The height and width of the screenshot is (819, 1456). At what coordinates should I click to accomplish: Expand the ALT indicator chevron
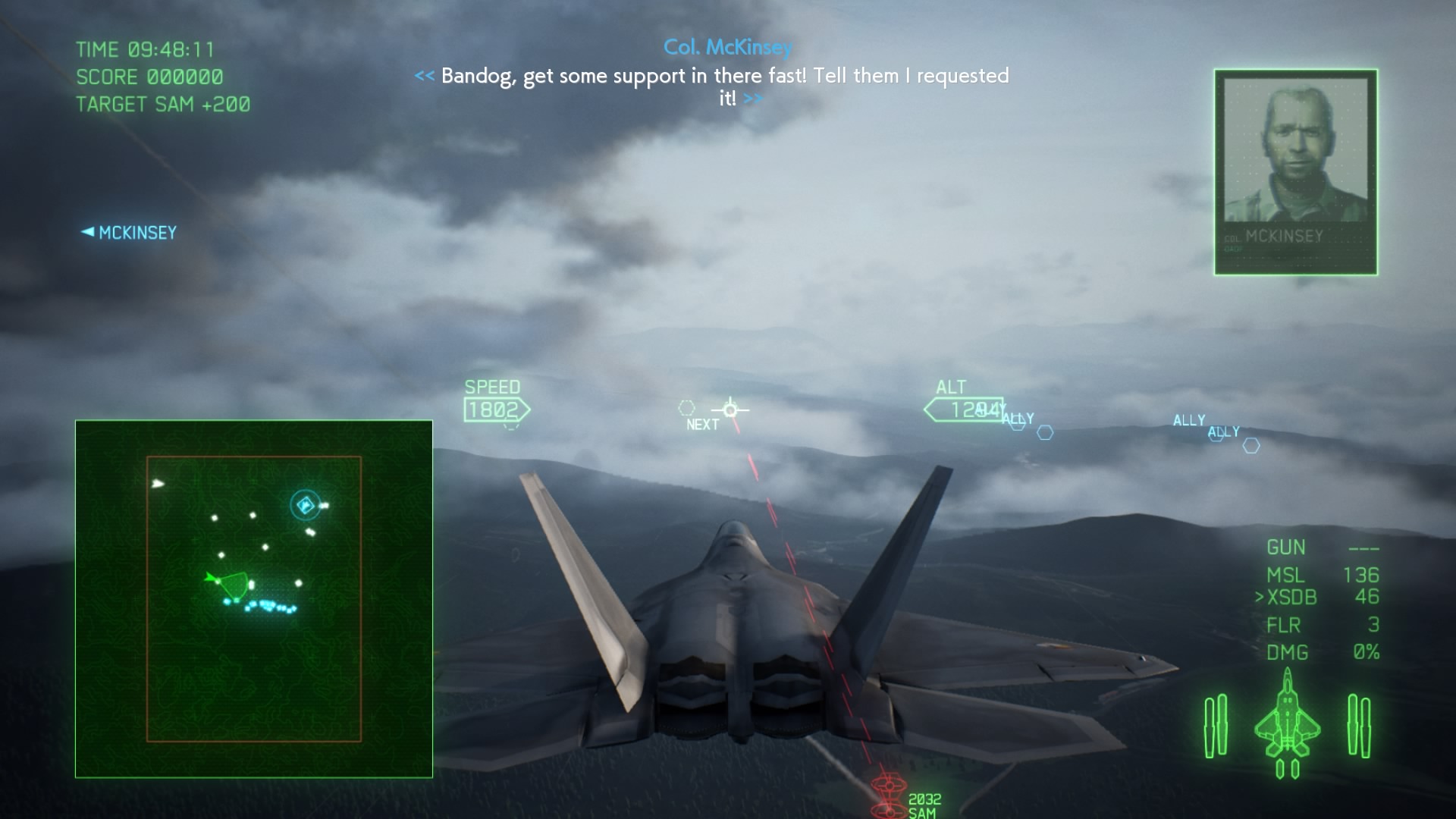pos(963,409)
